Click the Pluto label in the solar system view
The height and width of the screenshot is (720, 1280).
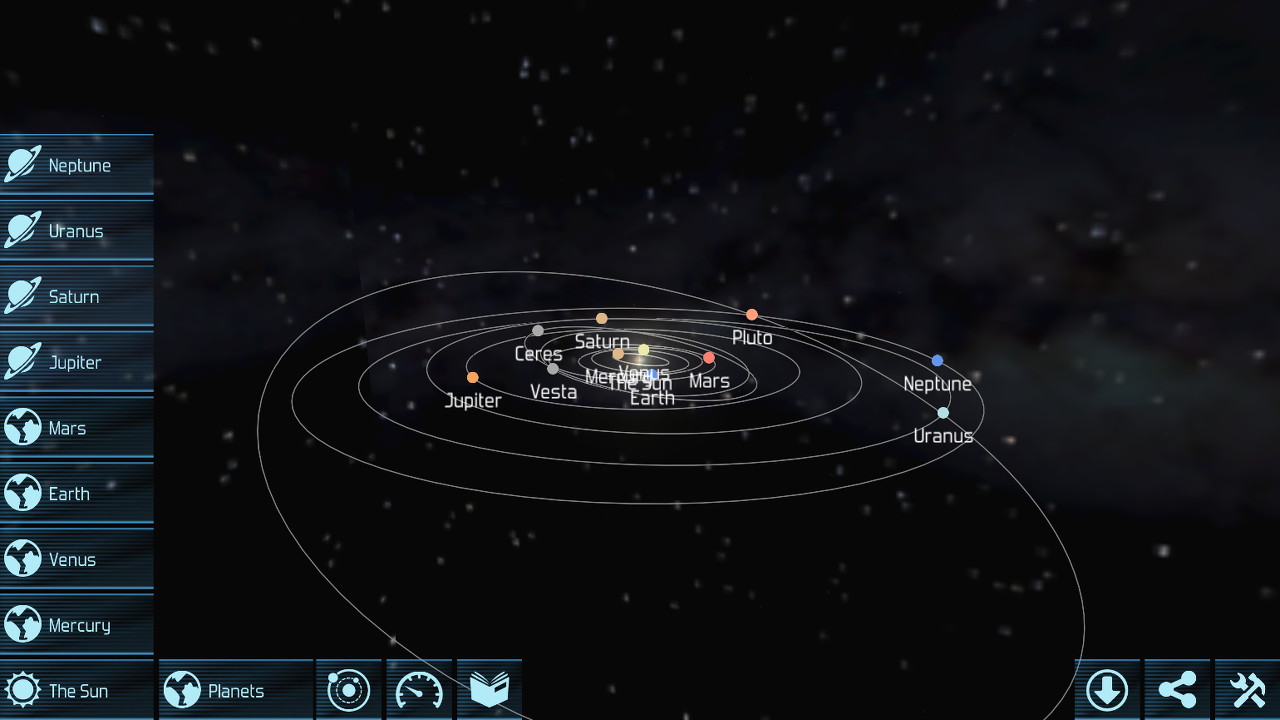[x=752, y=338]
